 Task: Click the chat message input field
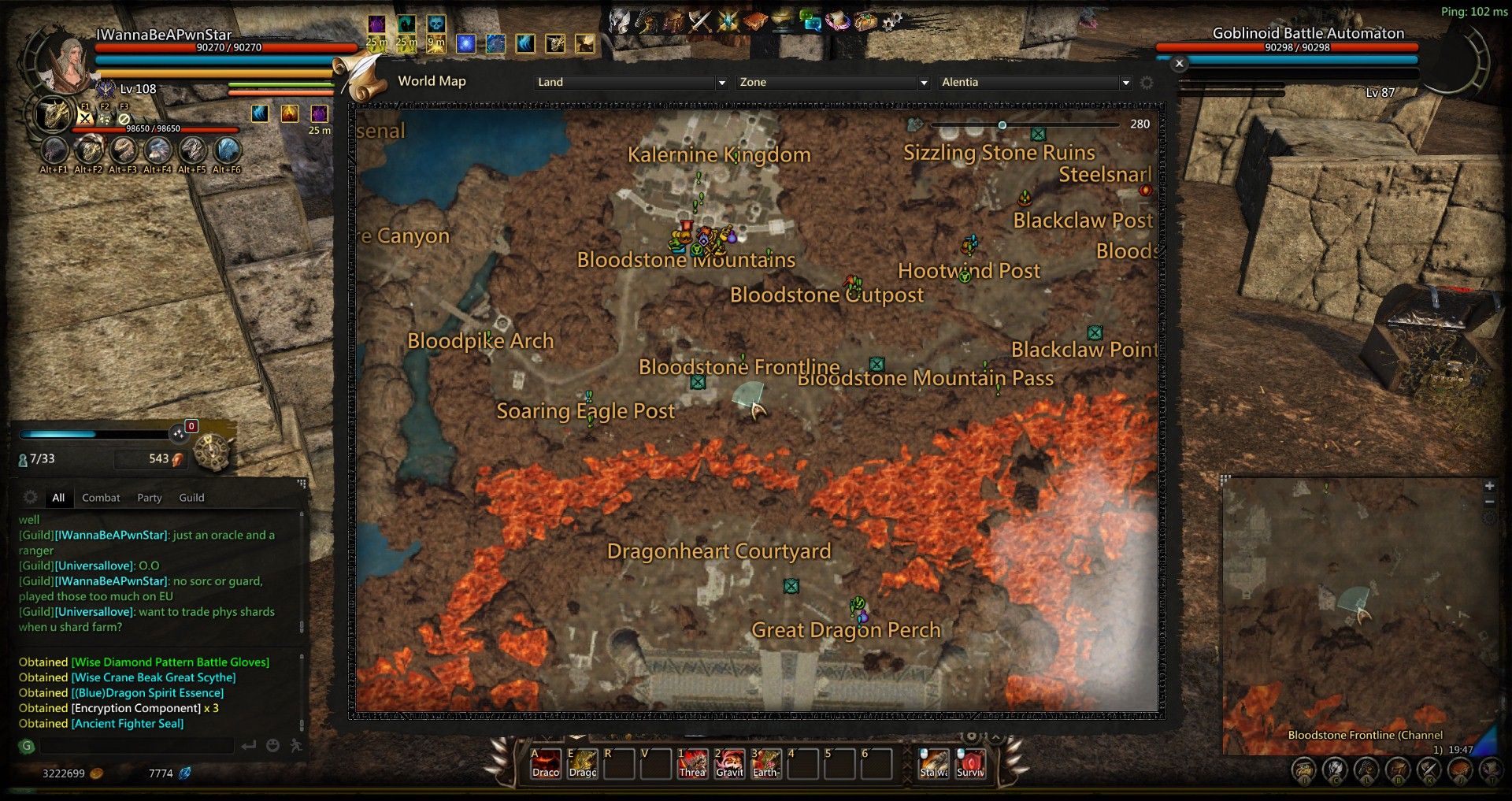tap(138, 745)
